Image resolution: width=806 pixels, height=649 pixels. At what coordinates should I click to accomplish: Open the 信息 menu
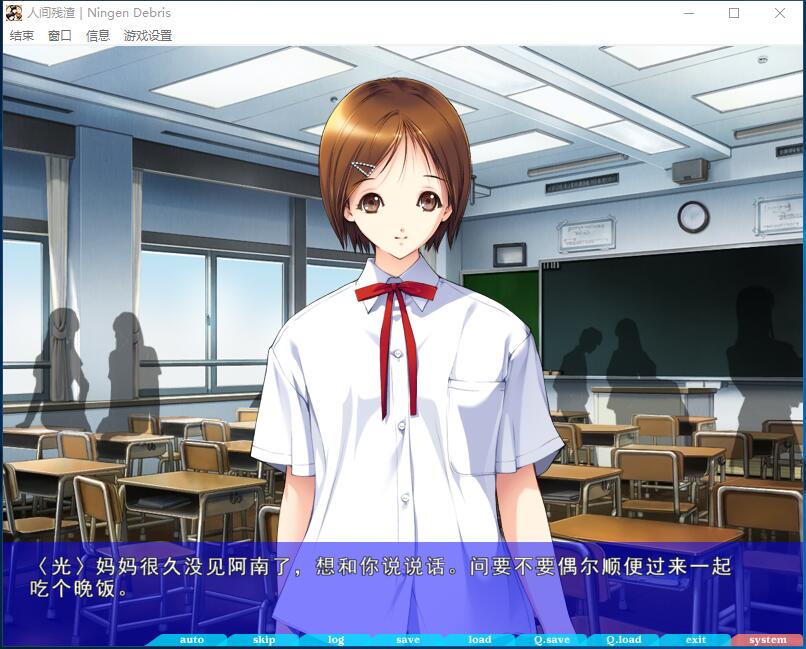[98, 36]
